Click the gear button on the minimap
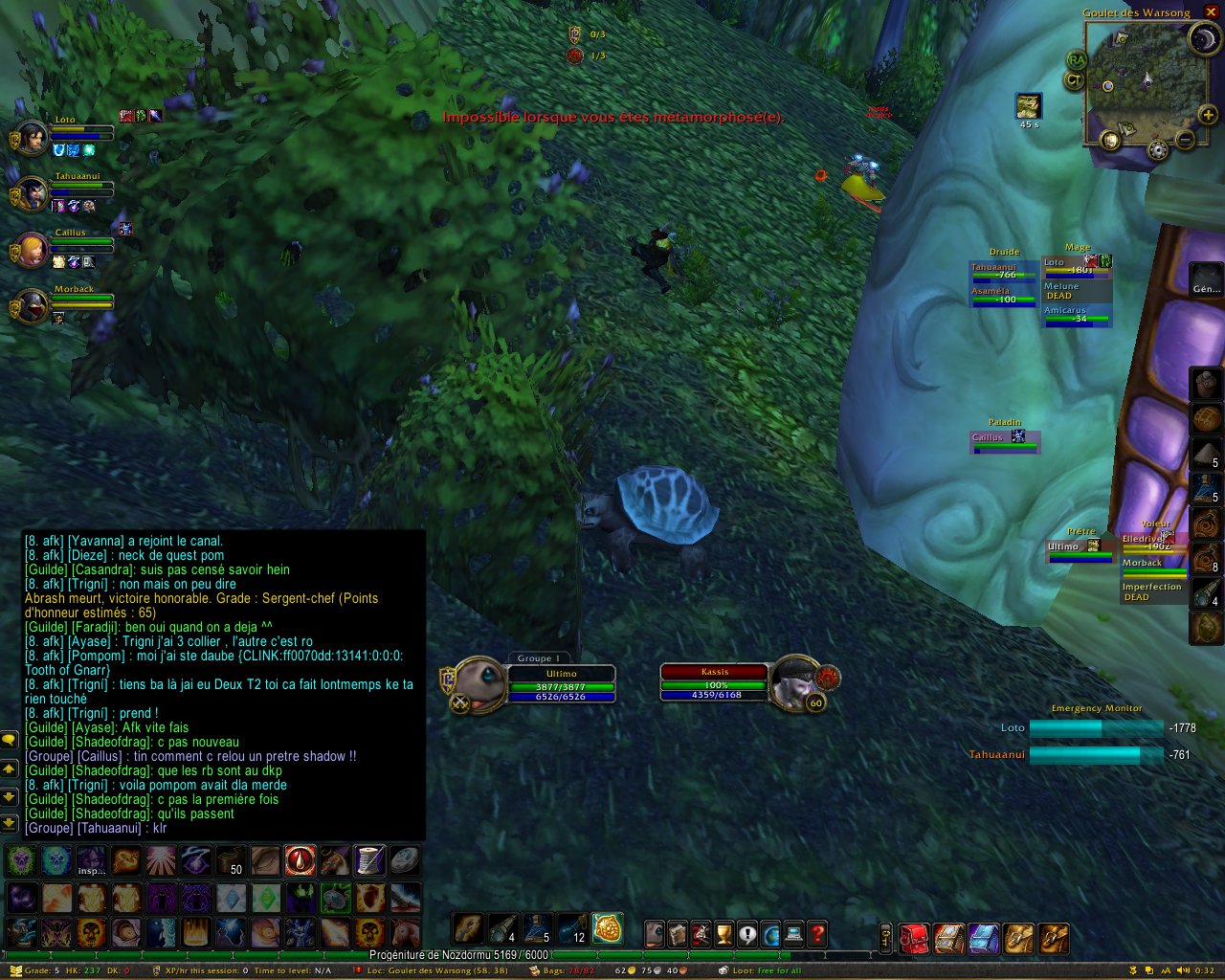Screen dimensions: 1225x980 1158,150
